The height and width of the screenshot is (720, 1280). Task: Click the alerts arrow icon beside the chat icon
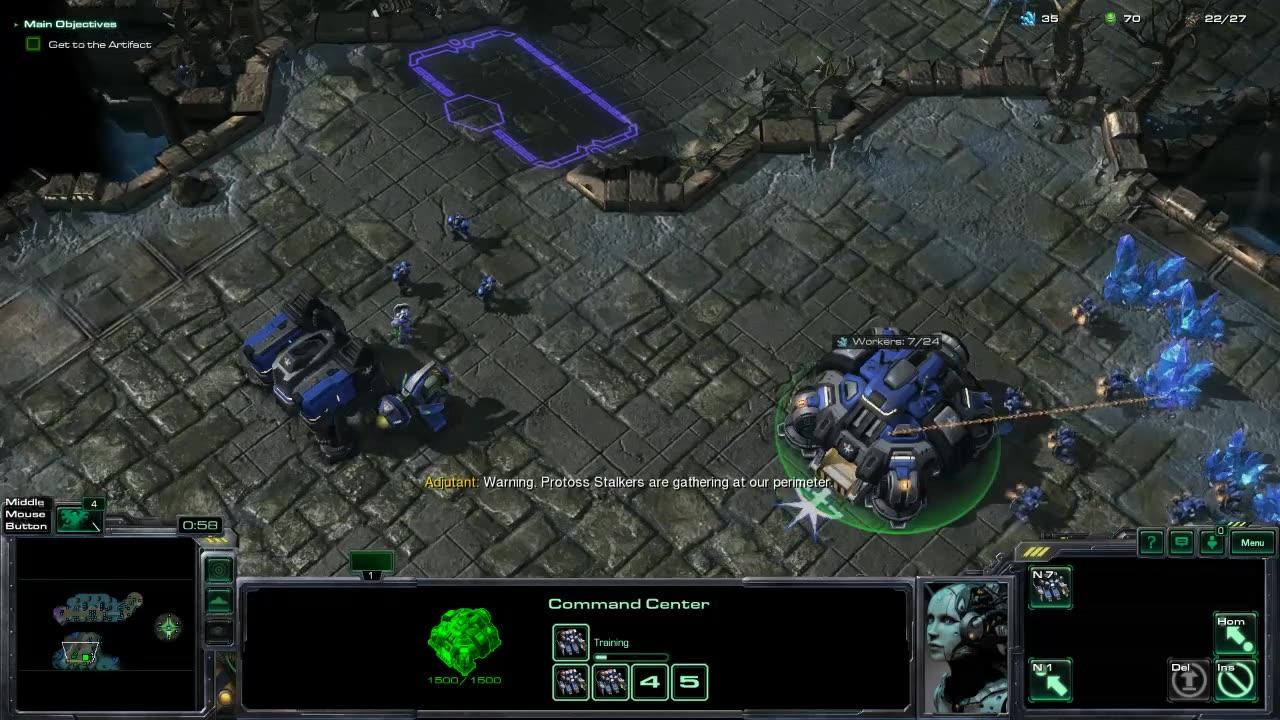(1212, 543)
